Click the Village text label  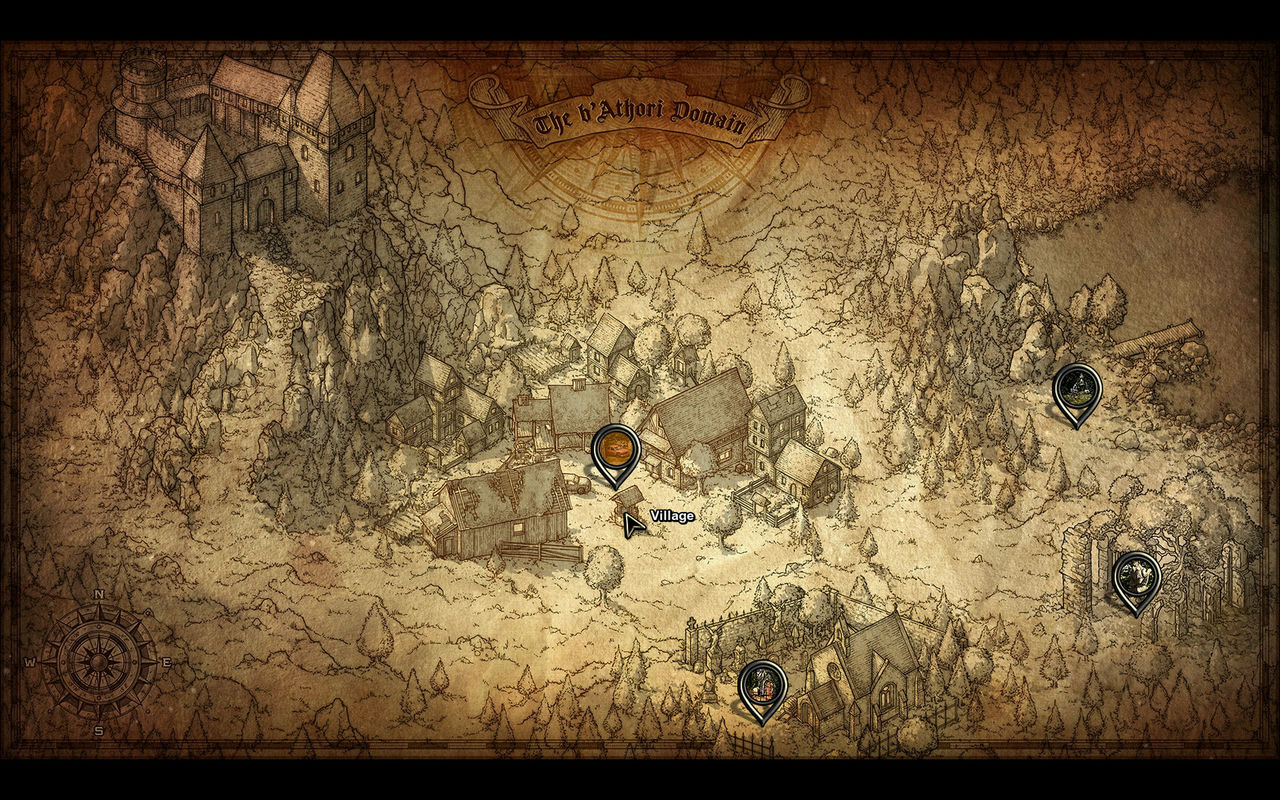[671, 515]
